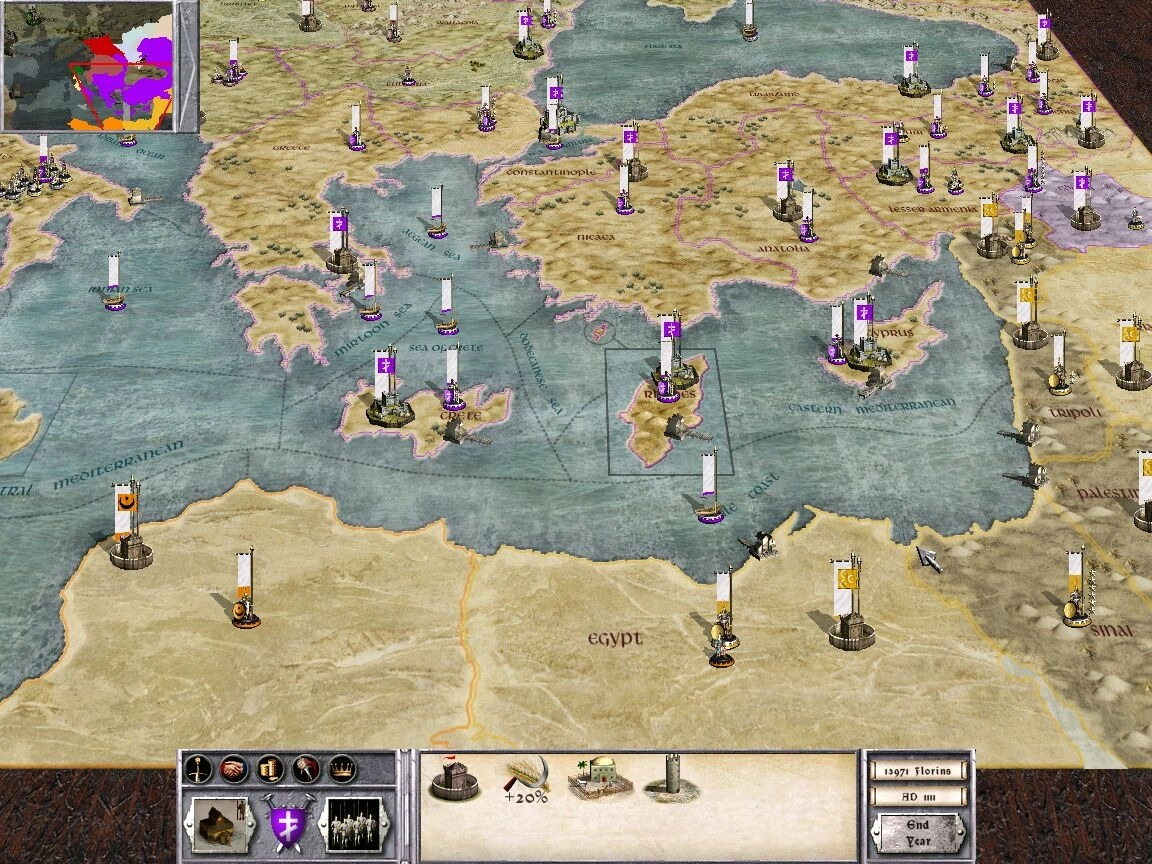Viewport: 1152px width, 864px height.
Task: Open the gold coins finance icon
Action: pos(270,768)
